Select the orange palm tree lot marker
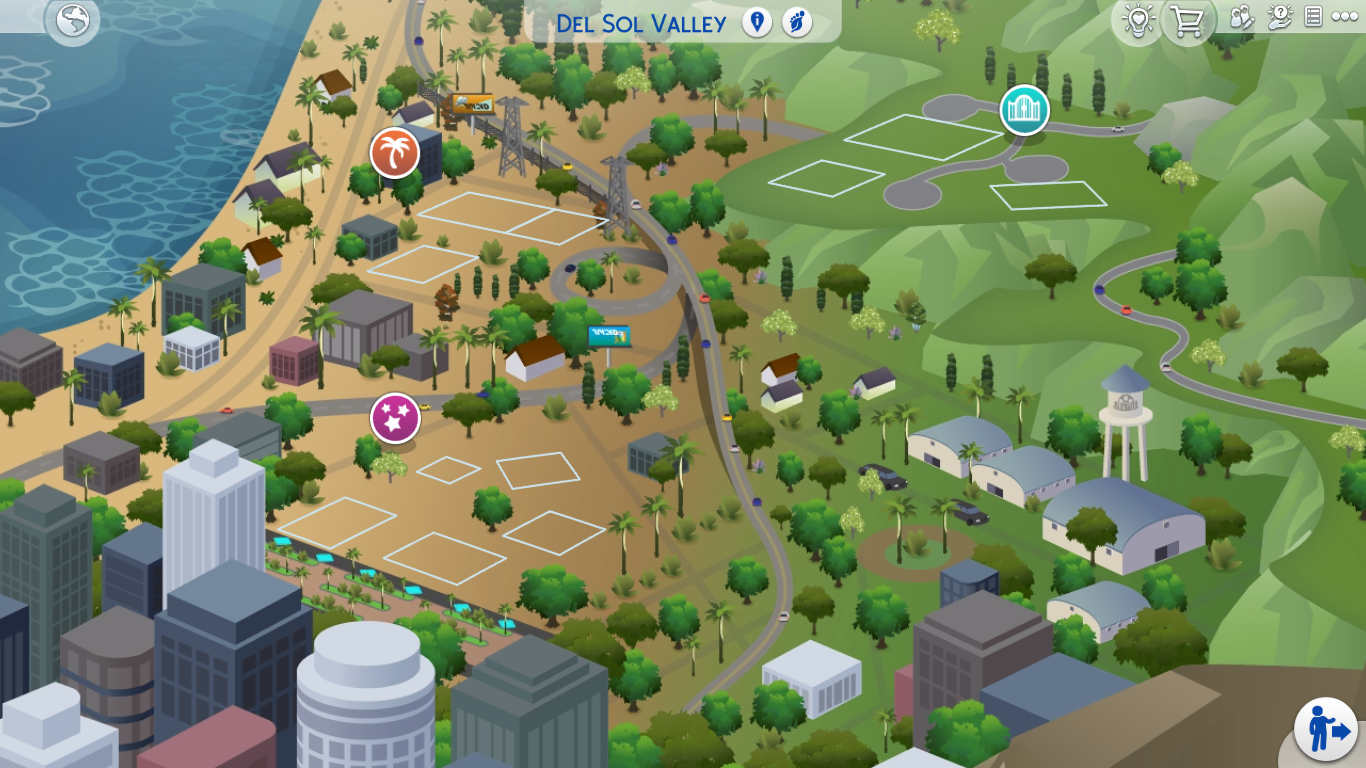Image resolution: width=1366 pixels, height=768 pixels. 395,153
